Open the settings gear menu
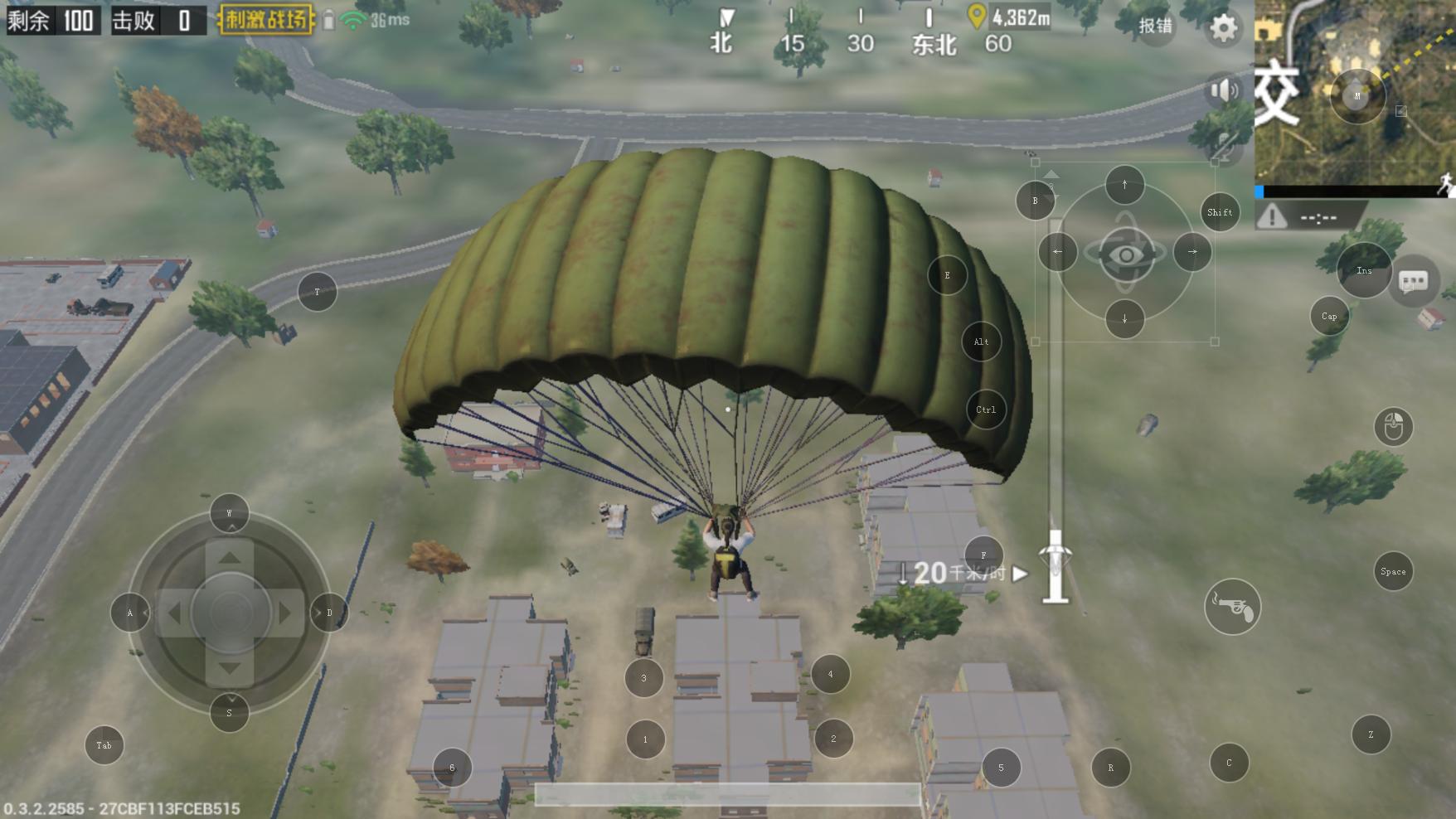The width and height of the screenshot is (1456, 819). pos(1223,28)
